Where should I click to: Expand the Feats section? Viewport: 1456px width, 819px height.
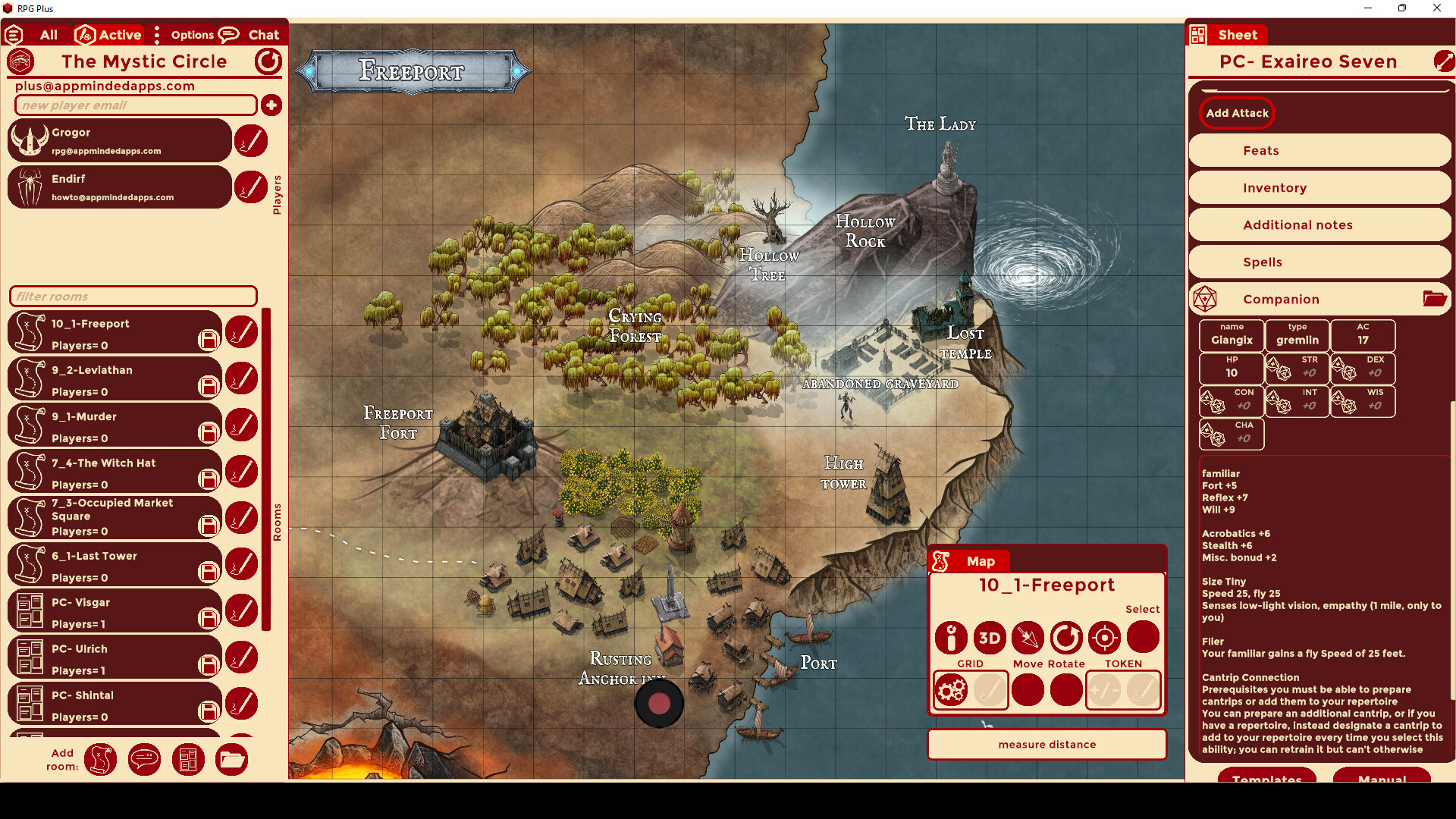click(x=1319, y=150)
